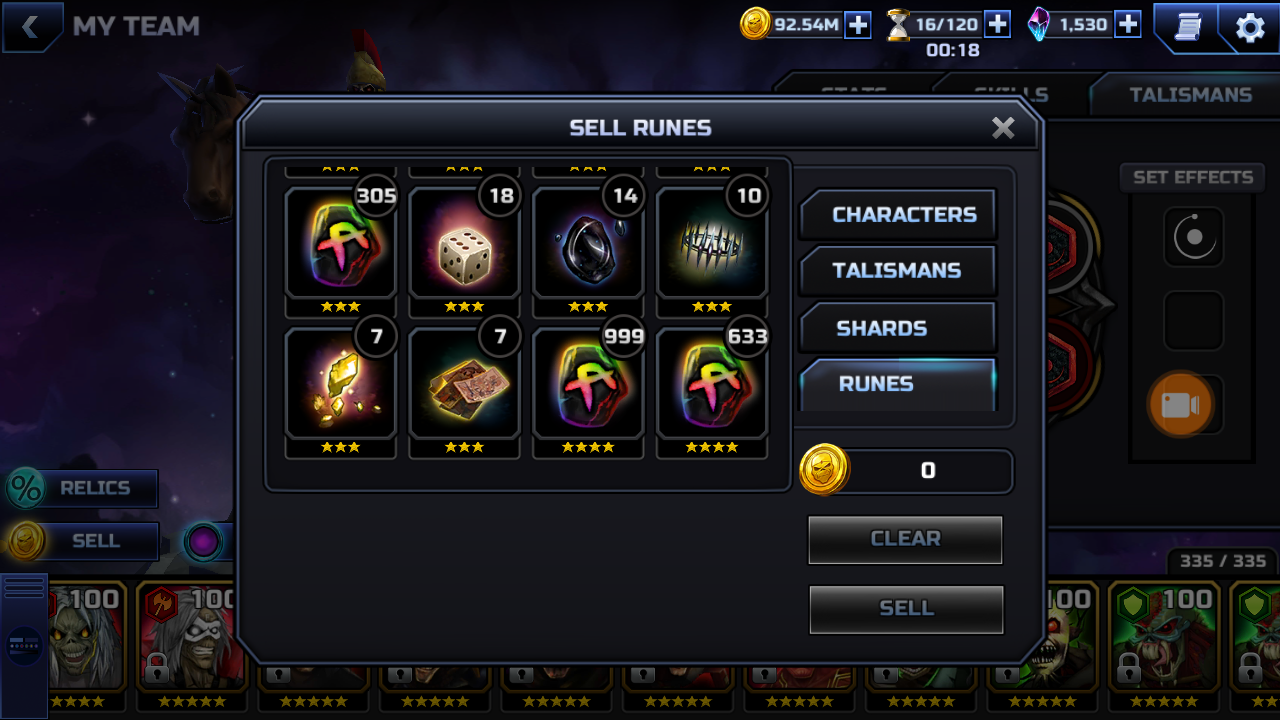Pick the golden cards rune slot
The image size is (1280, 720).
point(464,384)
